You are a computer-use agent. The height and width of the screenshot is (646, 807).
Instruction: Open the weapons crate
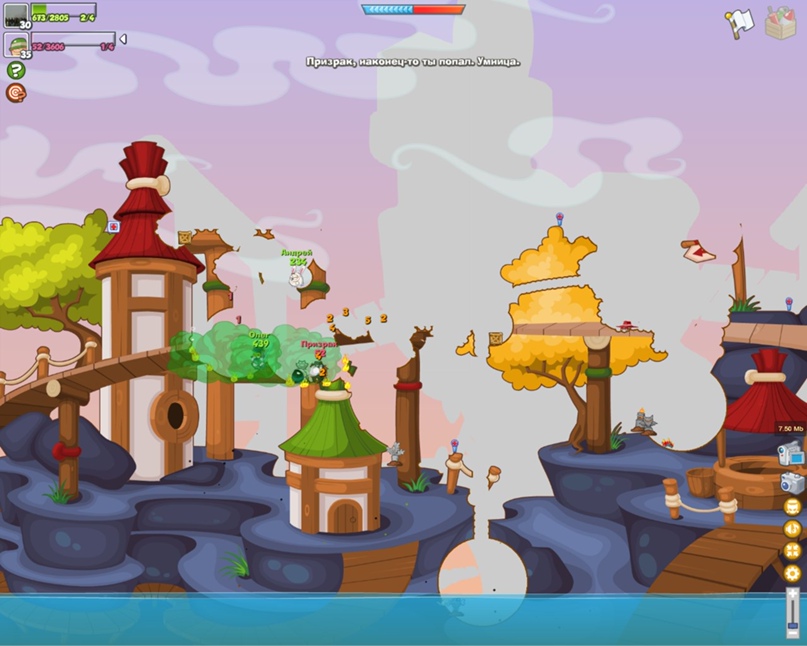(780, 22)
